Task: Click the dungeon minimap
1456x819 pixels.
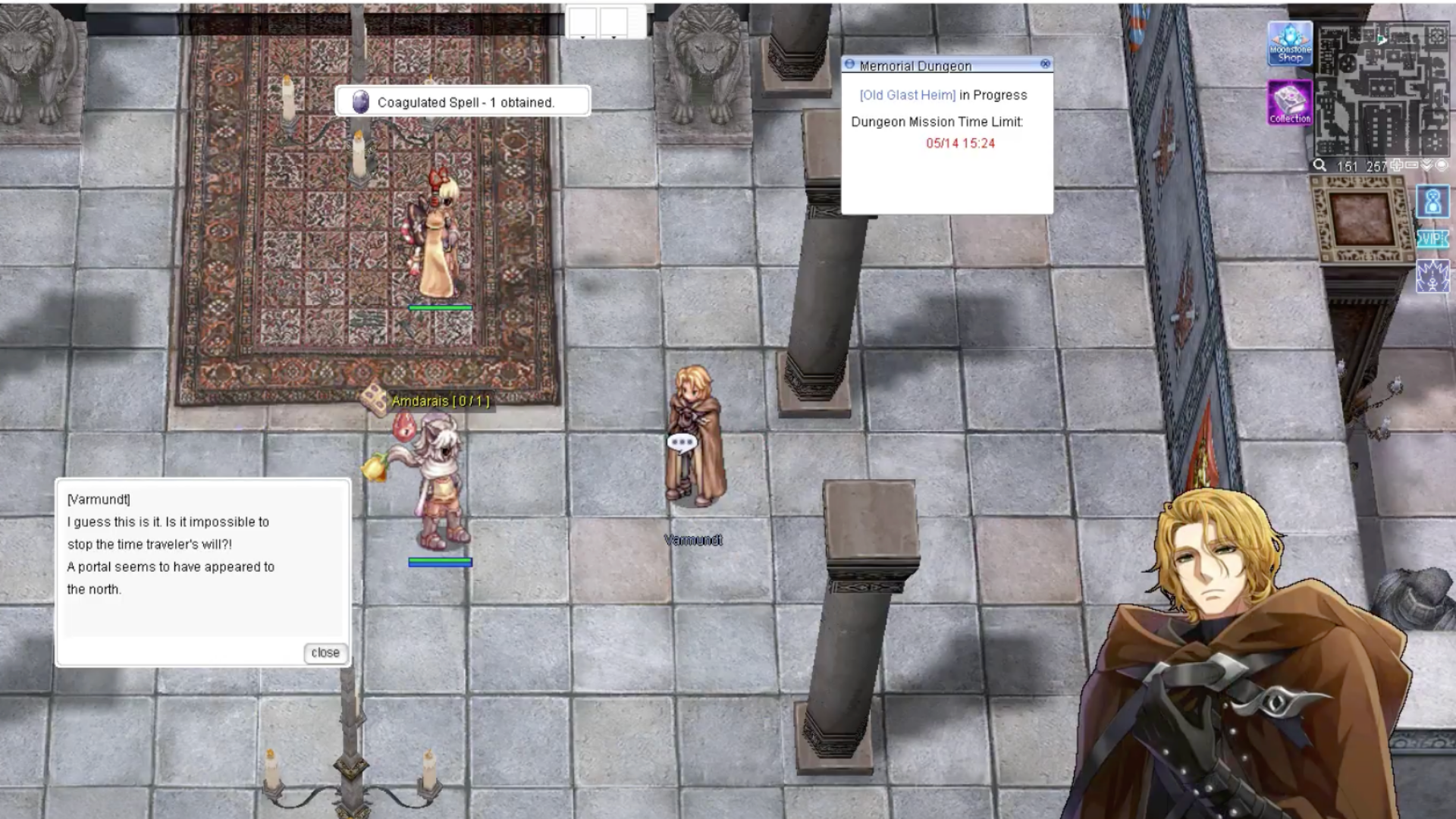Action: click(1382, 89)
